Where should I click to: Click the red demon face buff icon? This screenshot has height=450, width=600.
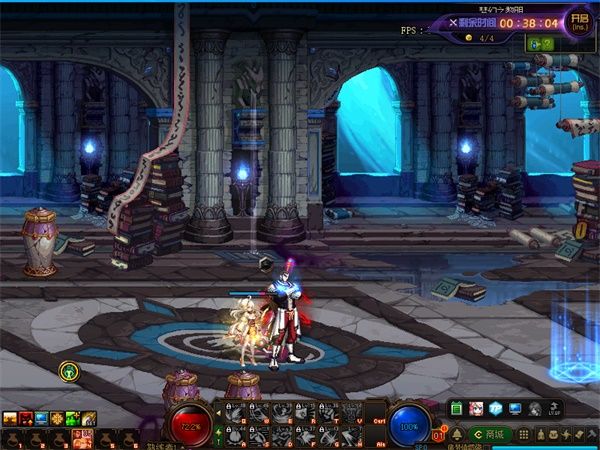(25, 418)
